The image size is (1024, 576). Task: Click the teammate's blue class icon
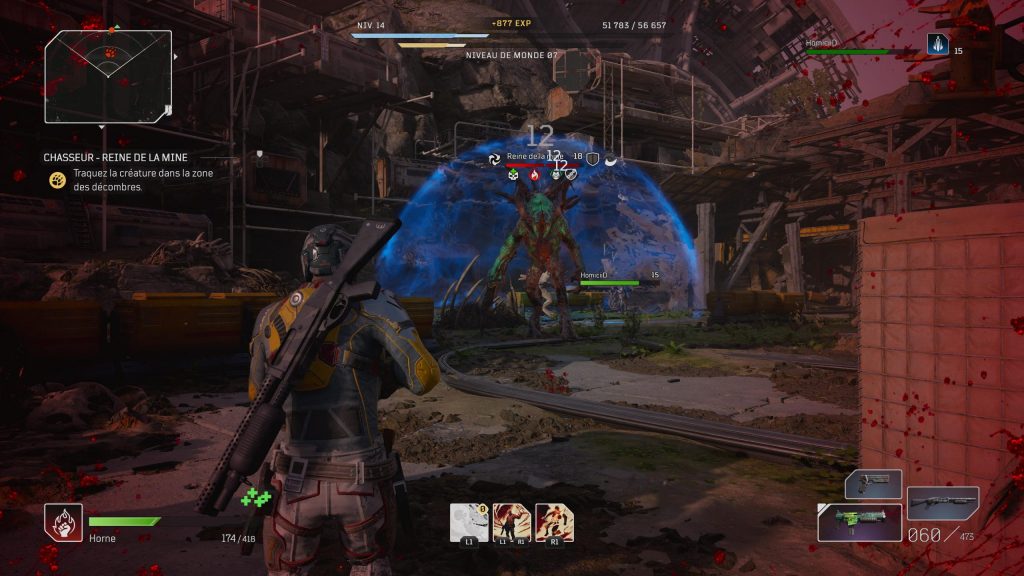click(x=937, y=44)
